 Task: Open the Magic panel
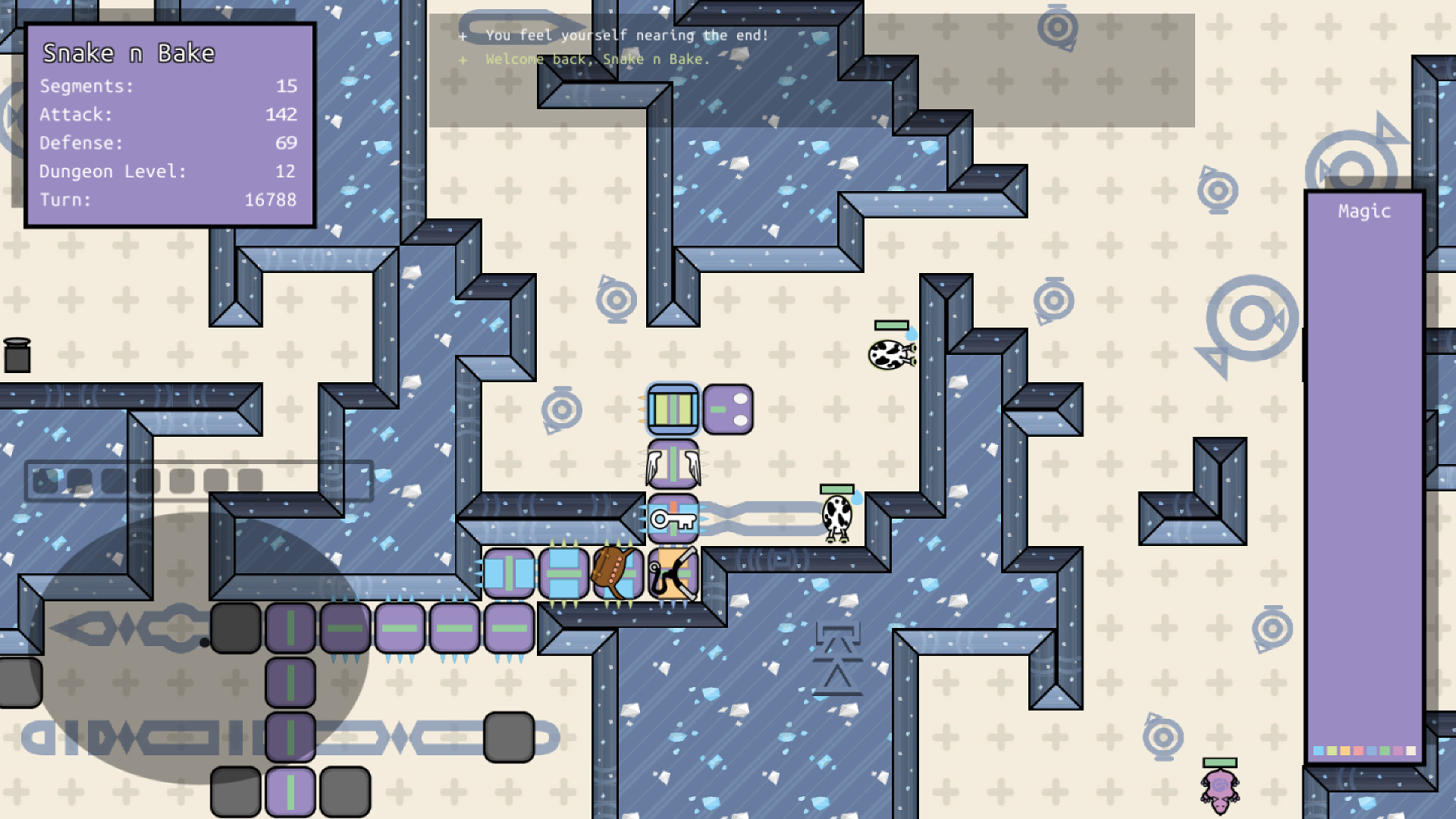pos(1364,212)
